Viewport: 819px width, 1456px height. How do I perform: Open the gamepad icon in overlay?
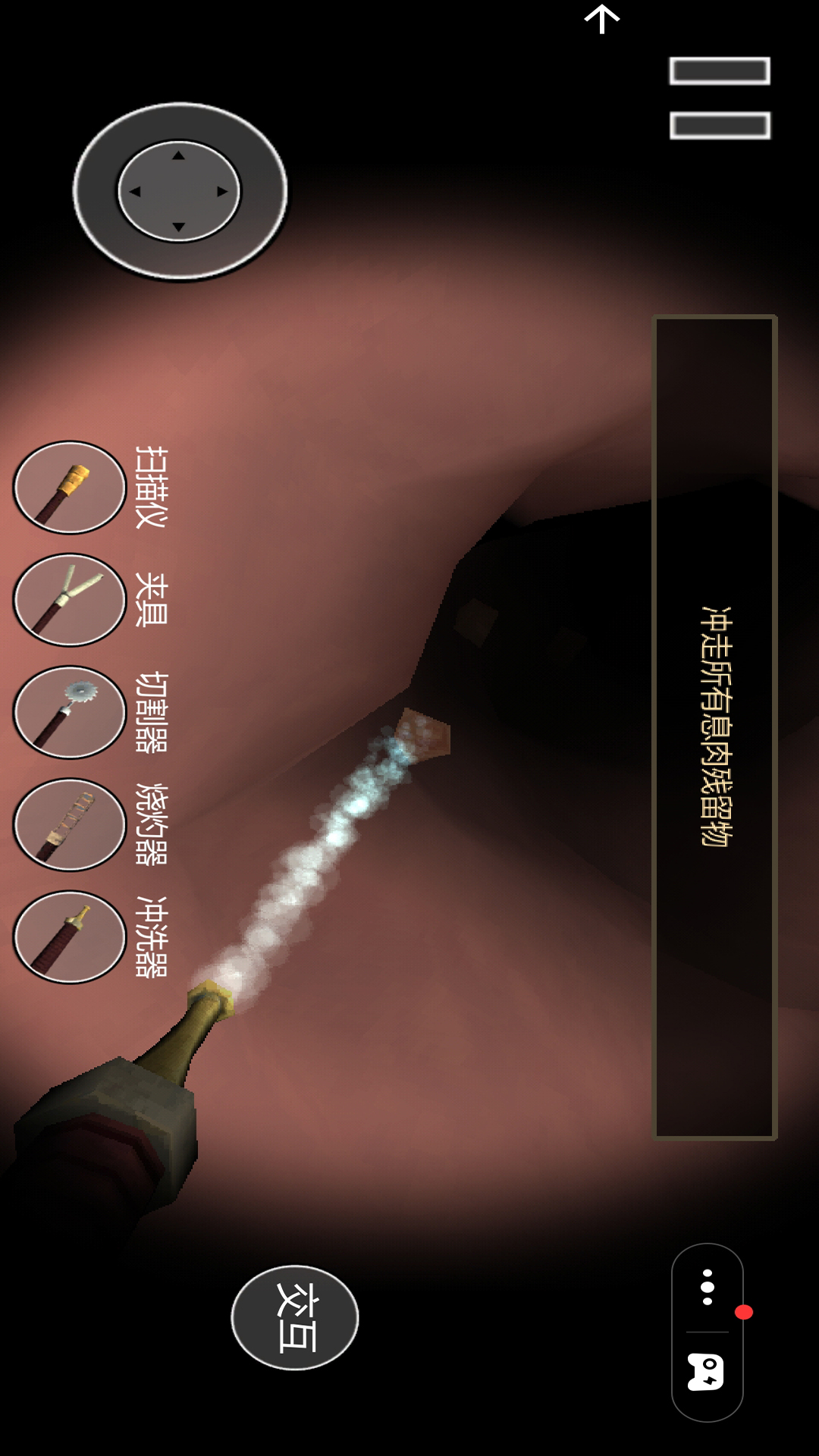(706, 1373)
